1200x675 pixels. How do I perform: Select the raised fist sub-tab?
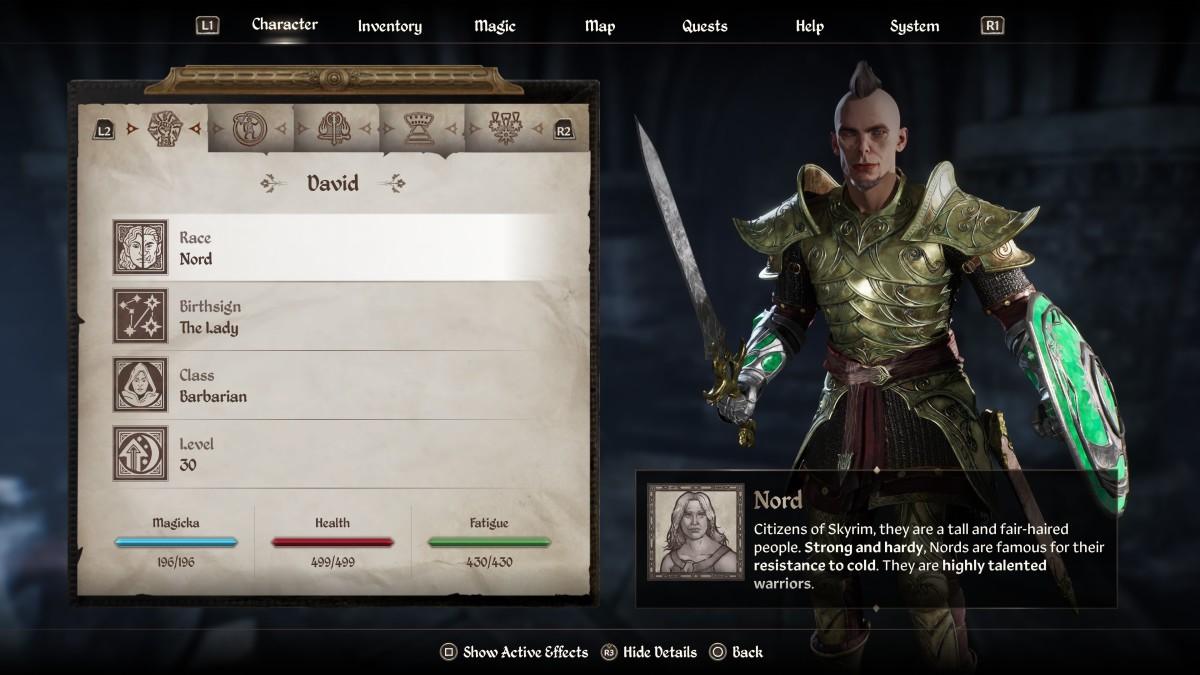[x=163, y=128]
